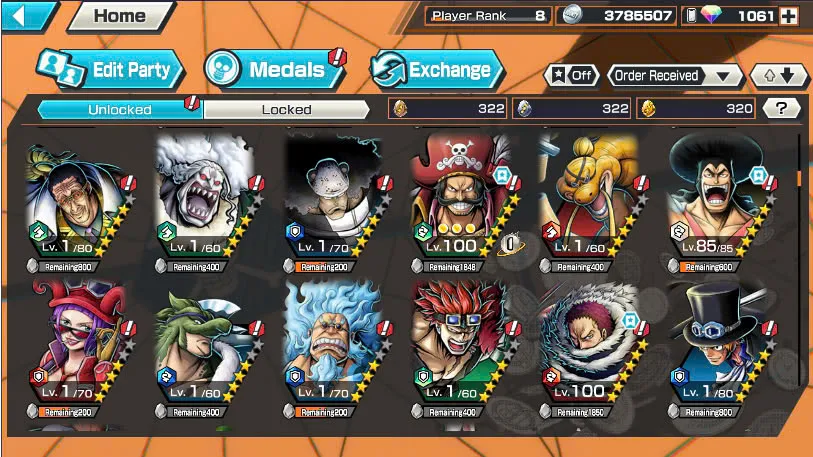Switch to the Unlocked characters tab
The height and width of the screenshot is (457, 813).
click(120, 109)
